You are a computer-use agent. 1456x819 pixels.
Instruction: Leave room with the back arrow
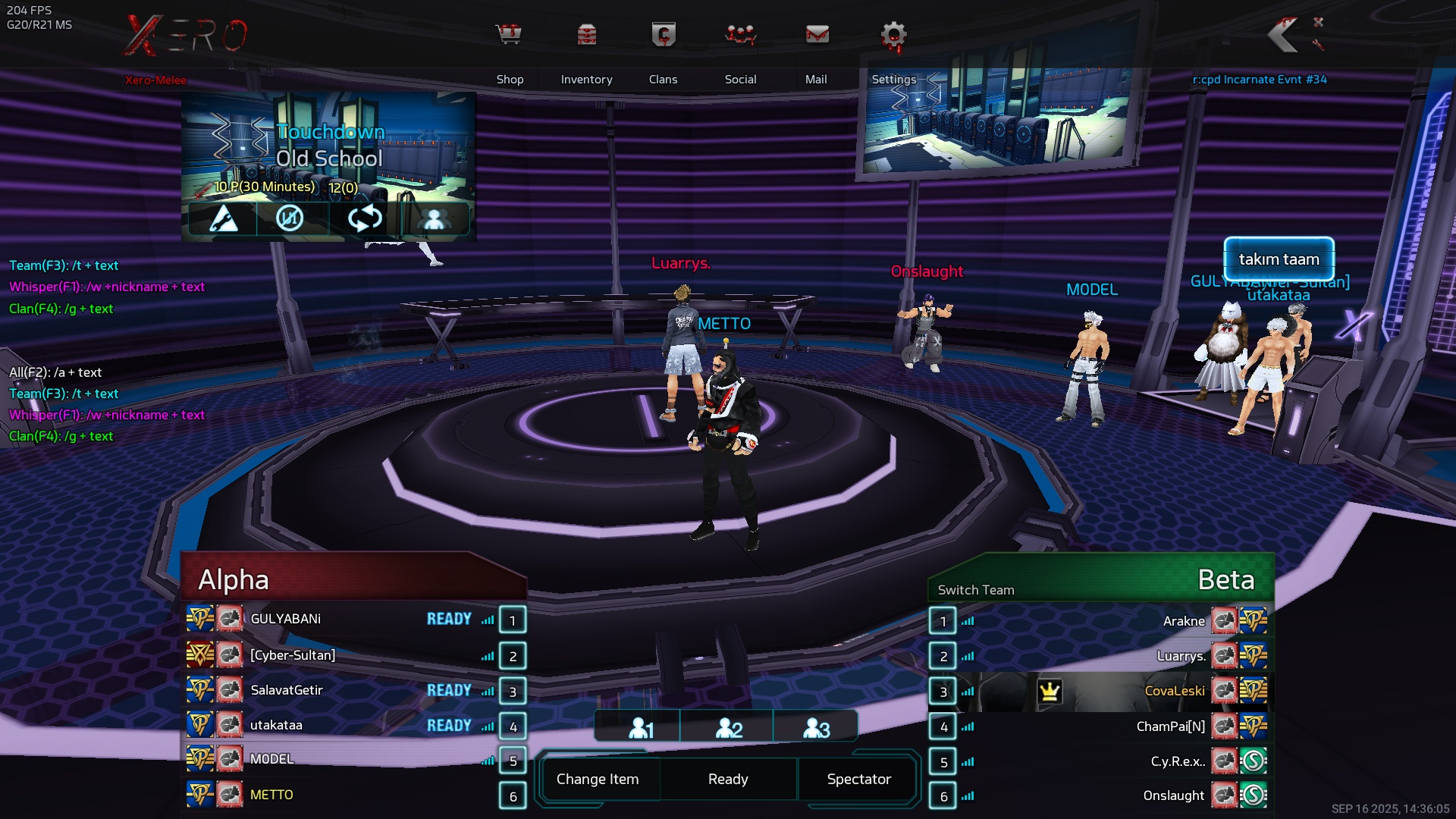(x=1284, y=35)
